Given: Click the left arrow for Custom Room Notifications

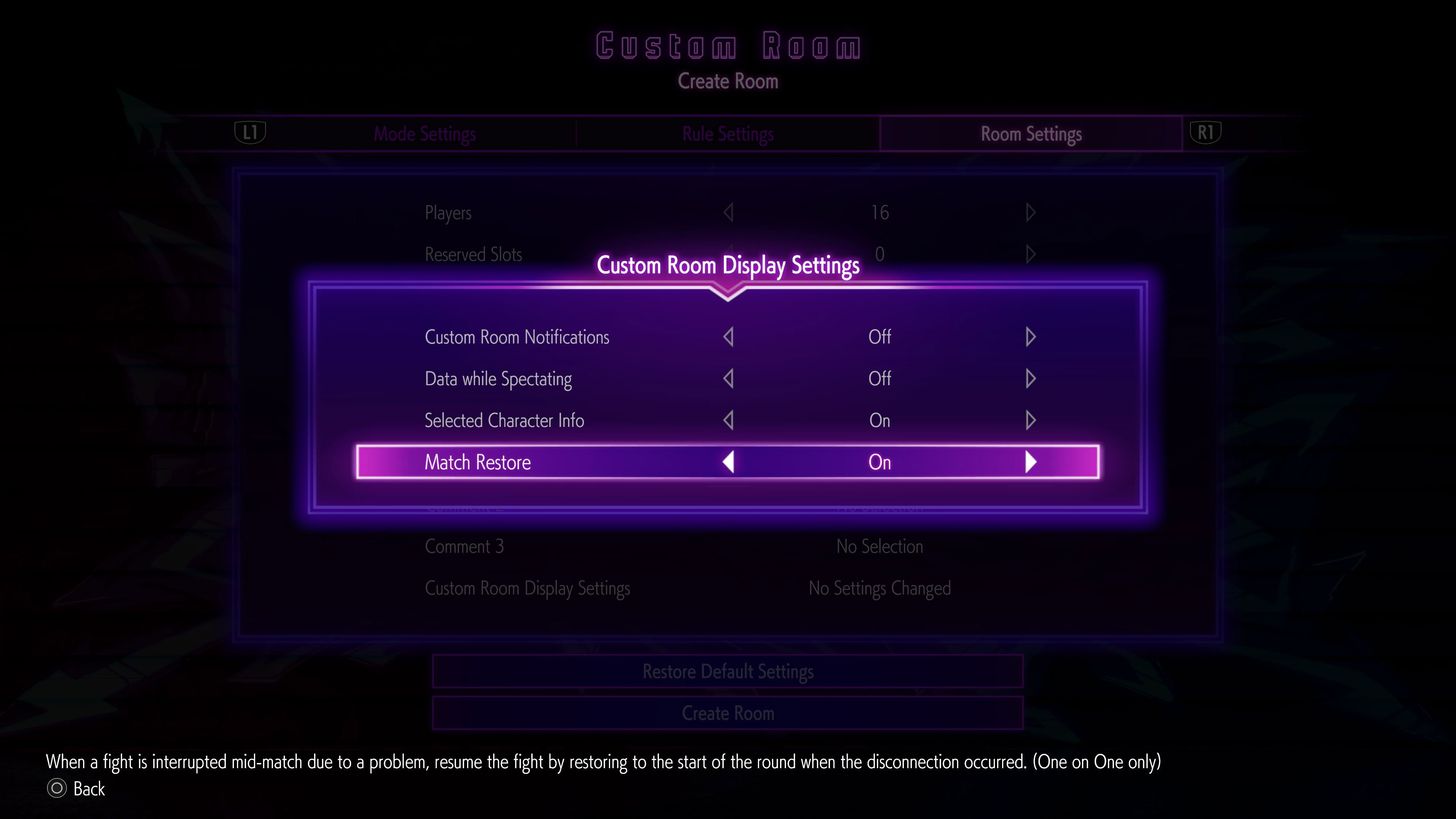Looking at the screenshot, I should (728, 336).
